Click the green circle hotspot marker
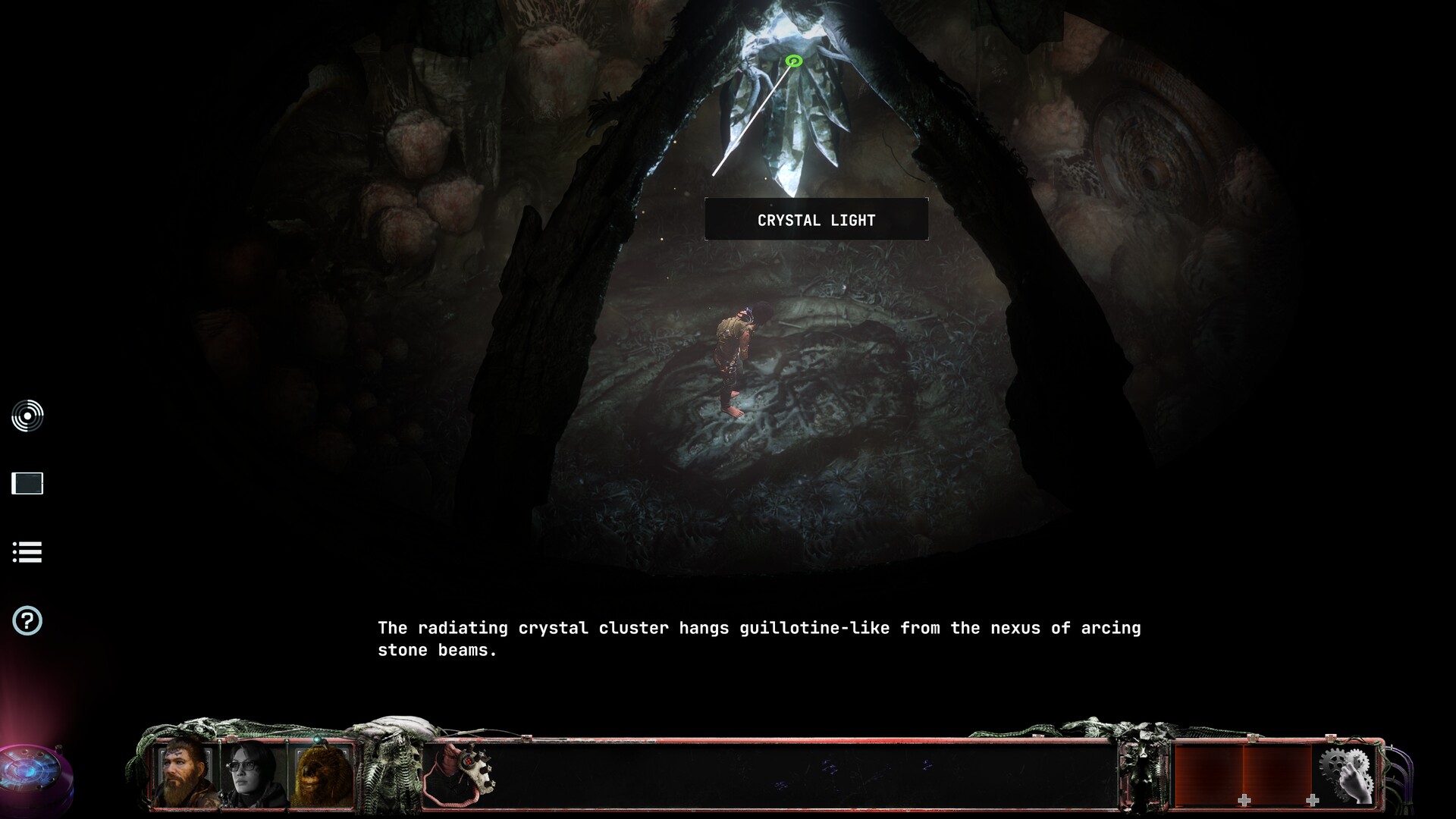Image resolution: width=1456 pixels, height=819 pixels. tap(794, 61)
